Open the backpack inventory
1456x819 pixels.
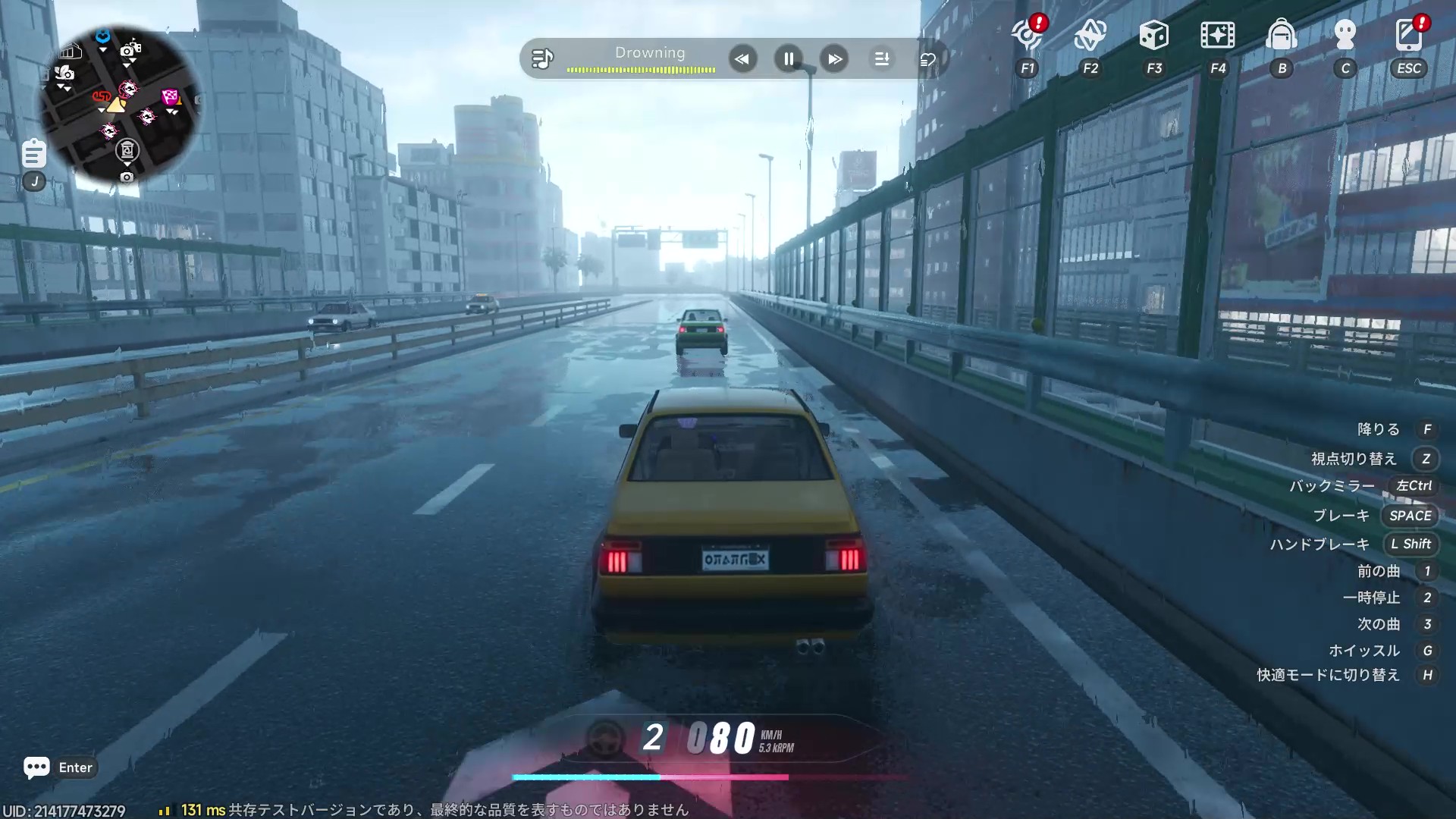coord(1281,35)
